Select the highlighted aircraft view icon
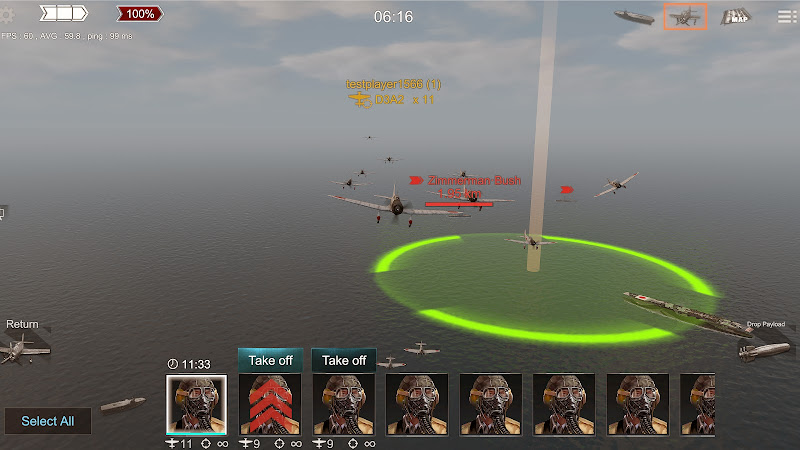 coord(685,16)
